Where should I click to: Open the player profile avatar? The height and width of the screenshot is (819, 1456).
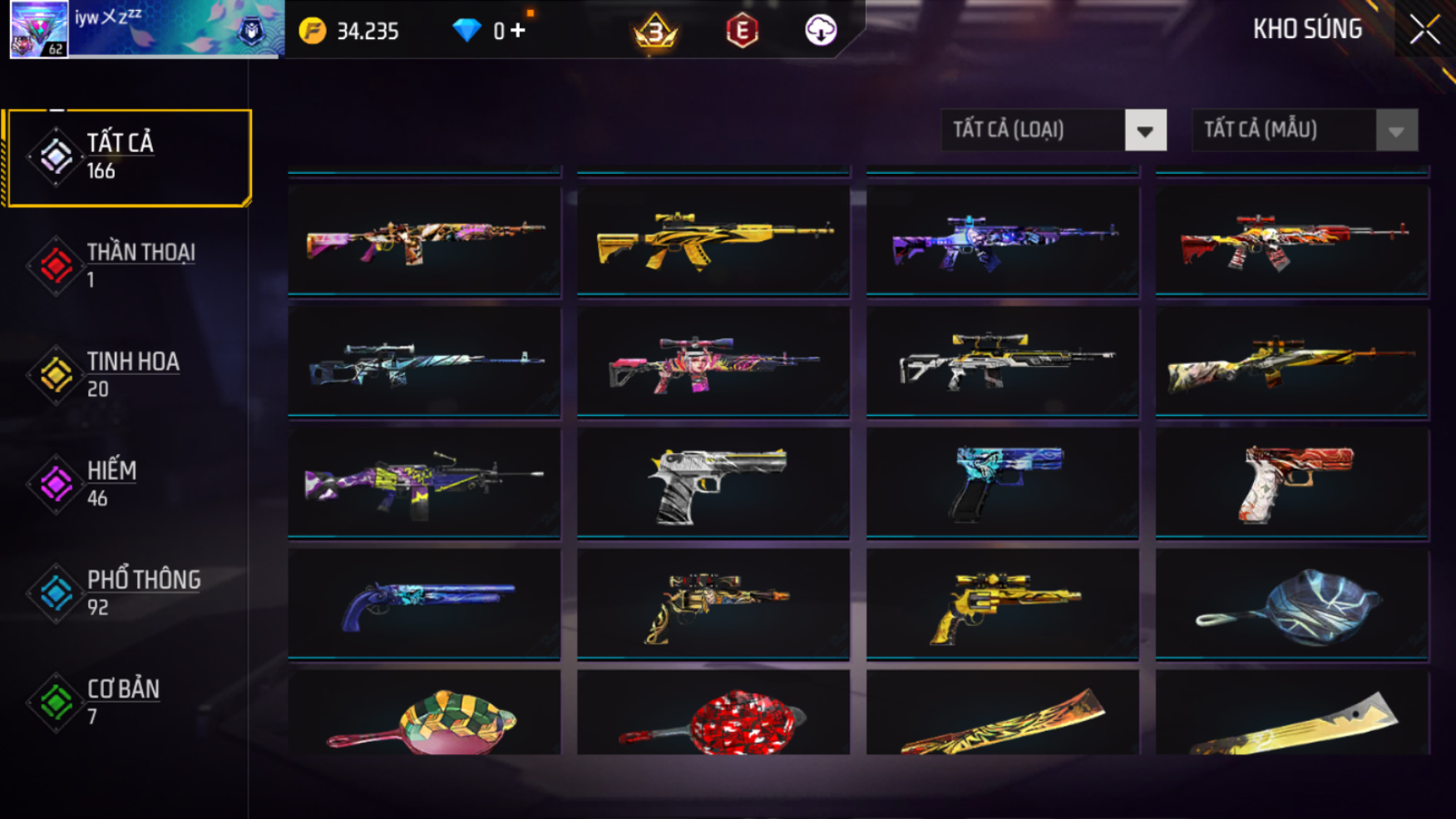point(39,29)
